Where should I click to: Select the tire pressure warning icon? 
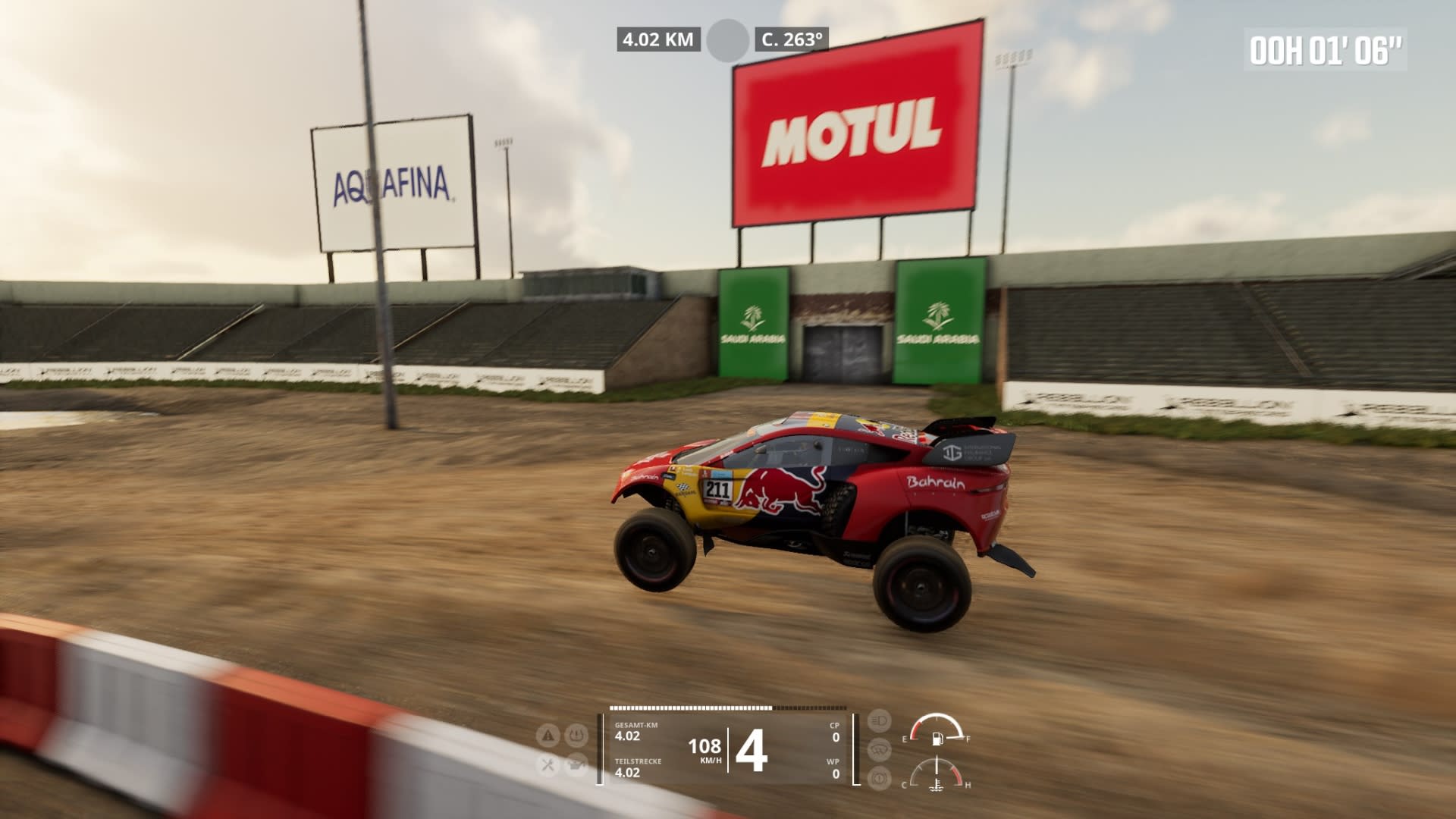tap(577, 735)
